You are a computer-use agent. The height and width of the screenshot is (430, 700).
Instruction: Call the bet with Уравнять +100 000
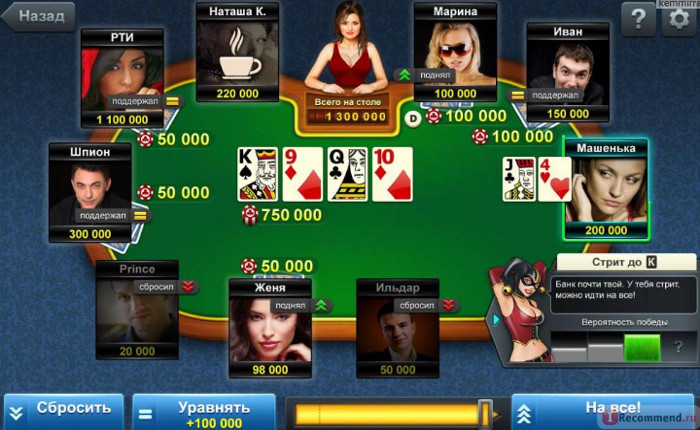[x=205, y=411]
